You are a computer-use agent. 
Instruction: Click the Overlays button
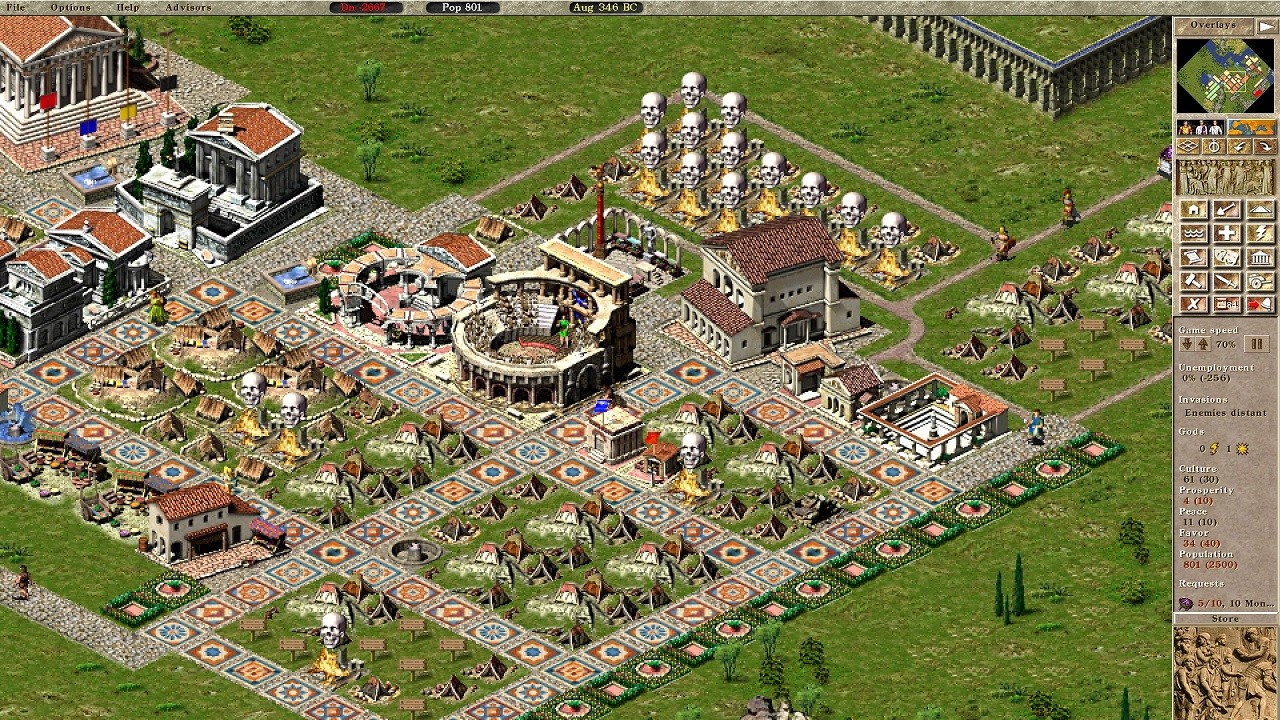pyautogui.click(x=1213, y=24)
